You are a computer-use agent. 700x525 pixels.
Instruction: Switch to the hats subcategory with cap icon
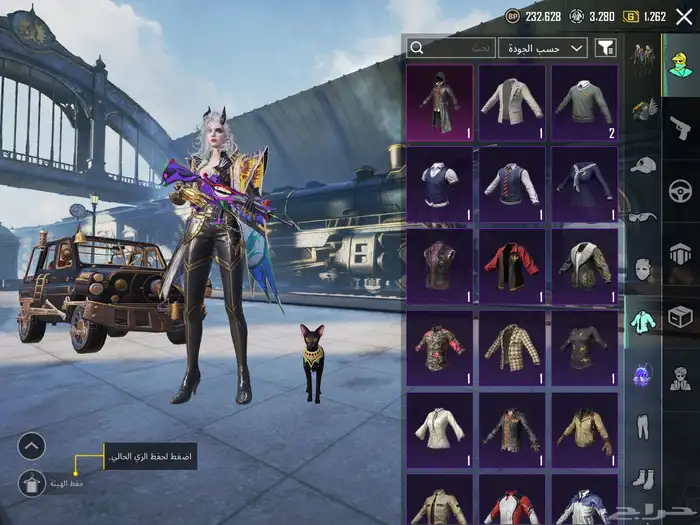pyautogui.click(x=643, y=165)
